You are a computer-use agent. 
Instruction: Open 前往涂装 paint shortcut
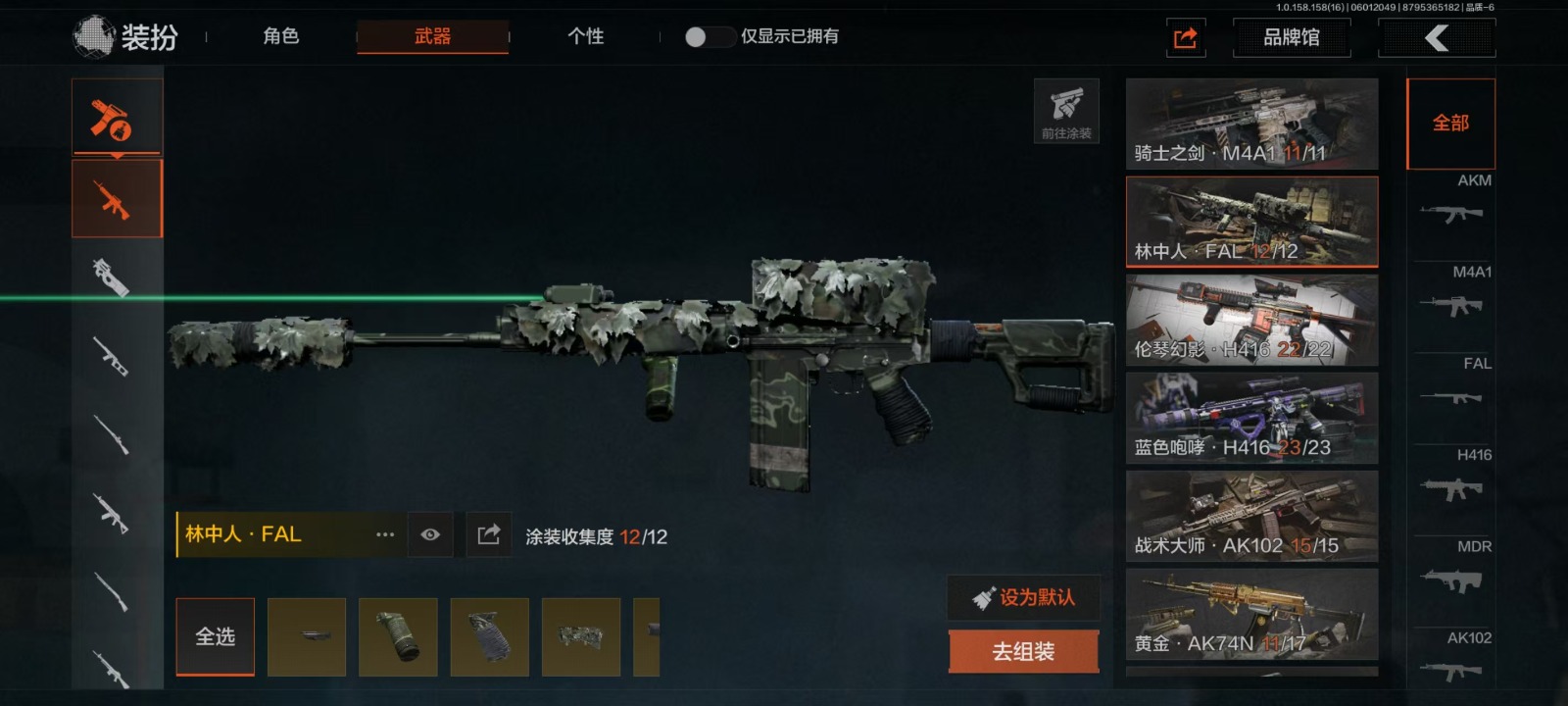[x=1066, y=111]
